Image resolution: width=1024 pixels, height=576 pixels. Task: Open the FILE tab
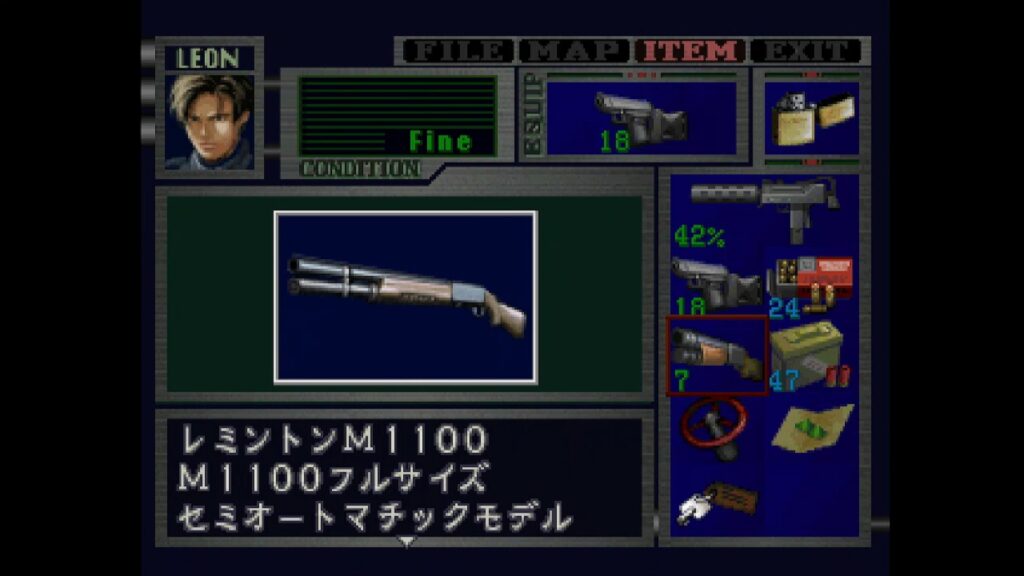[457, 50]
